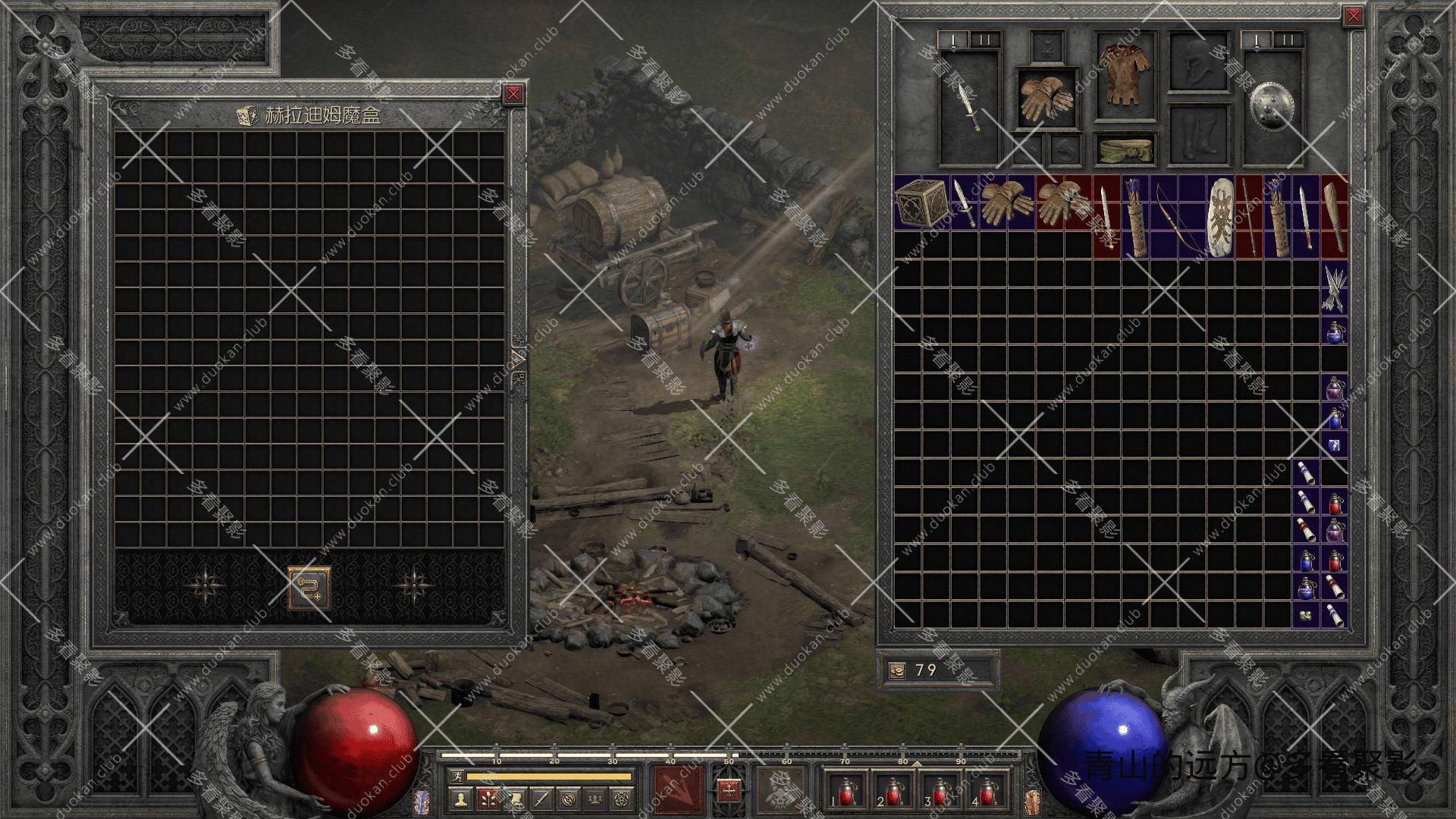Click the empty boots equipment slot
The height and width of the screenshot is (819, 1456).
1197,134
